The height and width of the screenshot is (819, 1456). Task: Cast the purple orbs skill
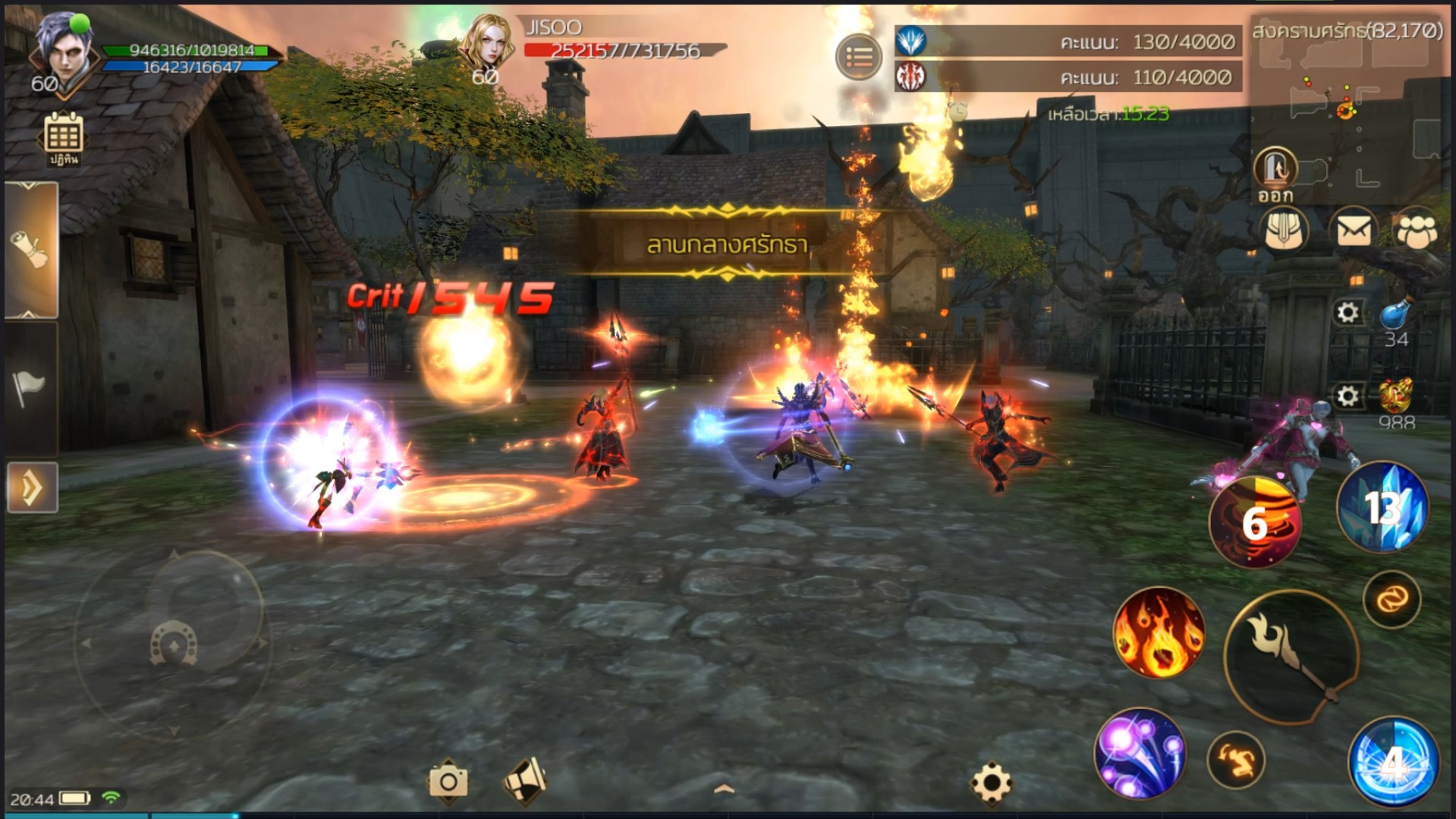coord(1140,754)
